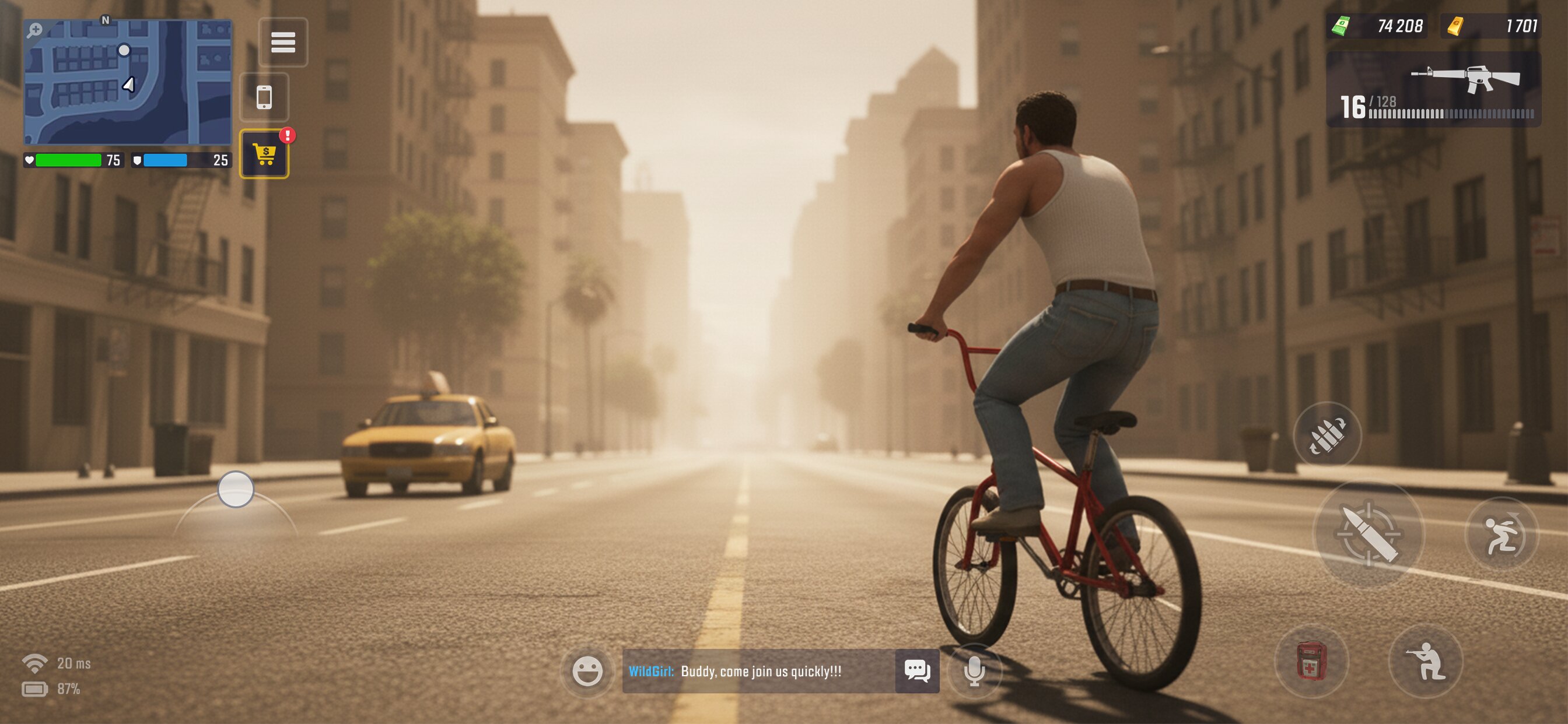The width and height of the screenshot is (1568, 724).
Task: Fire using the bullet crosshair button
Action: click(1368, 534)
